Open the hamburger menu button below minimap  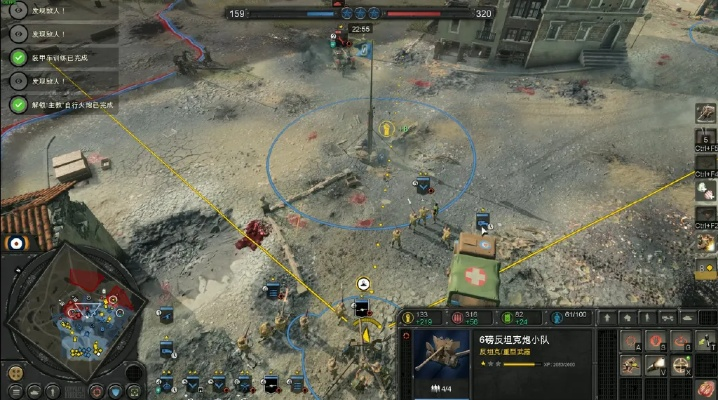coord(16,390)
